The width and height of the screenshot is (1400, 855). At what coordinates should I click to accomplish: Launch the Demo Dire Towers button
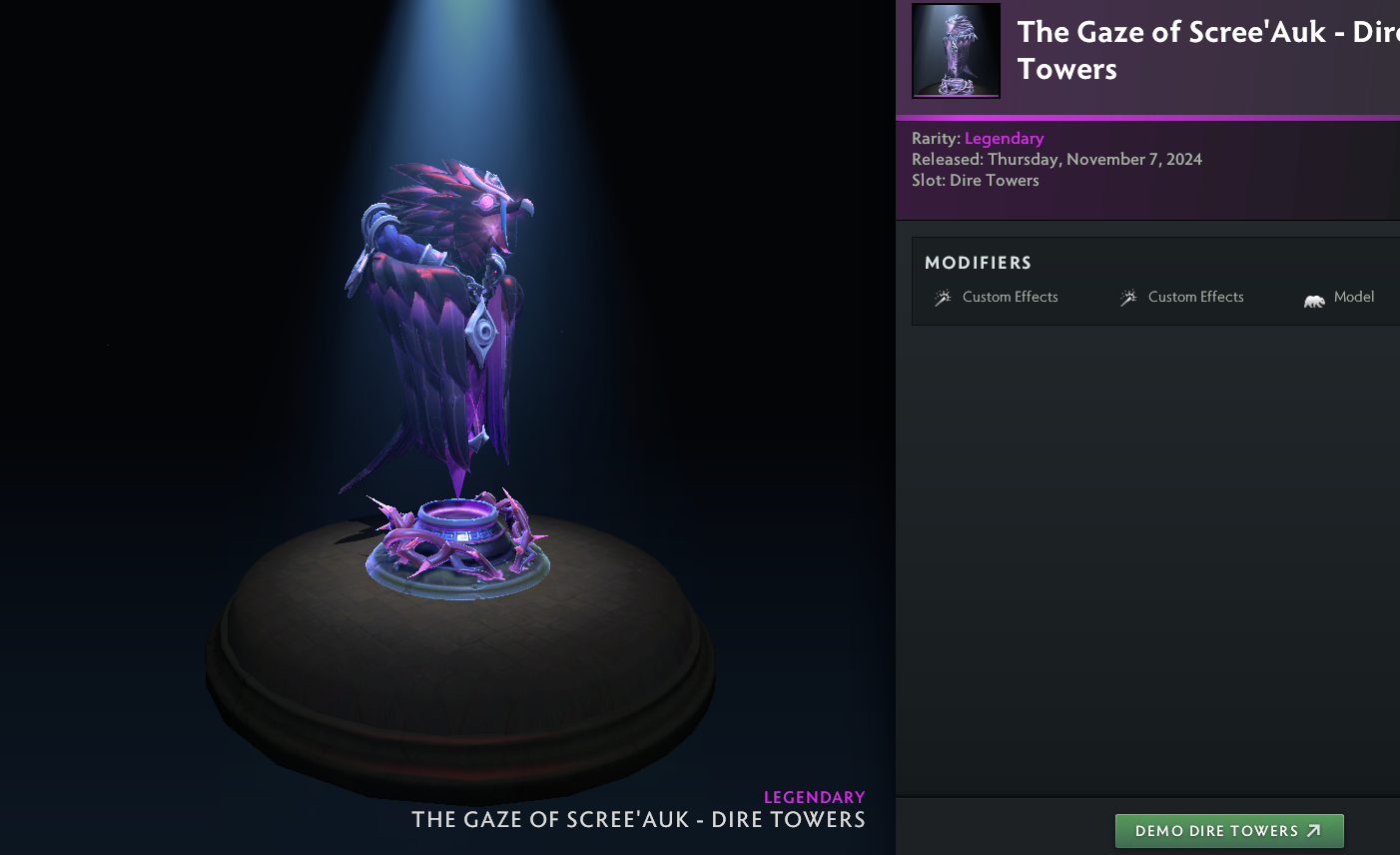tap(1228, 831)
